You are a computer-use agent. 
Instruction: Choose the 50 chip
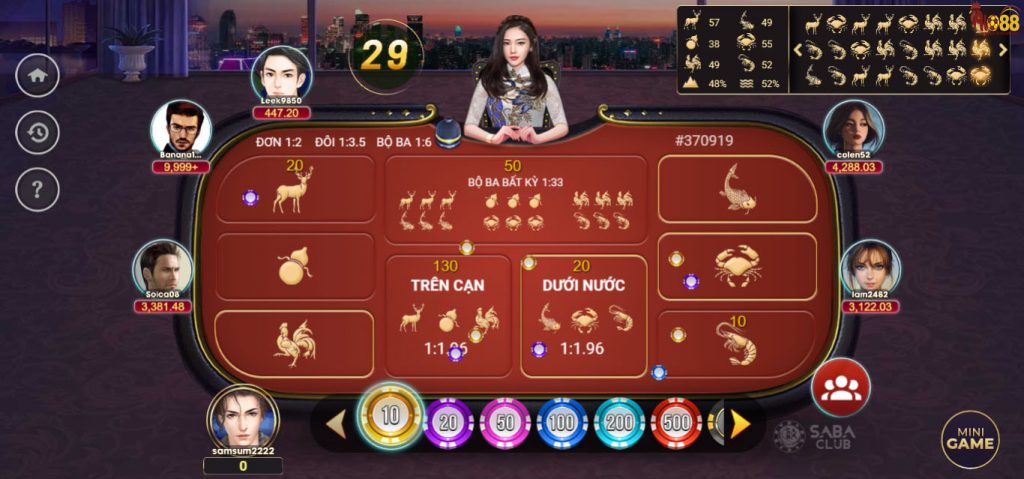point(505,423)
